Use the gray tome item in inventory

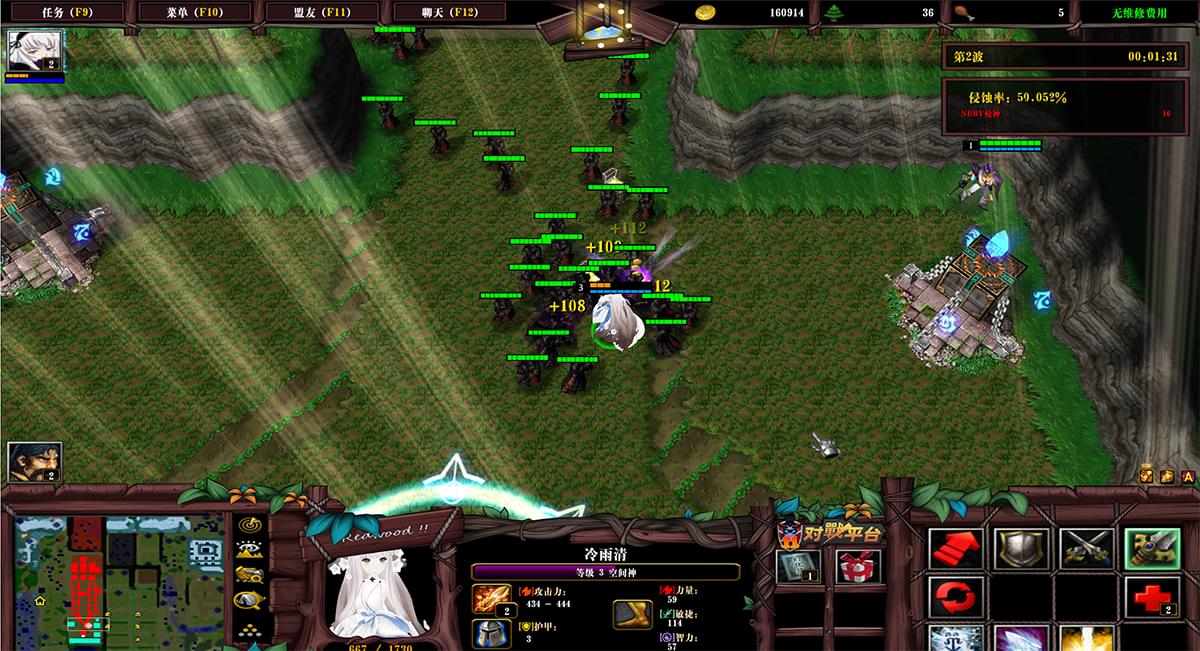[799, 567]
